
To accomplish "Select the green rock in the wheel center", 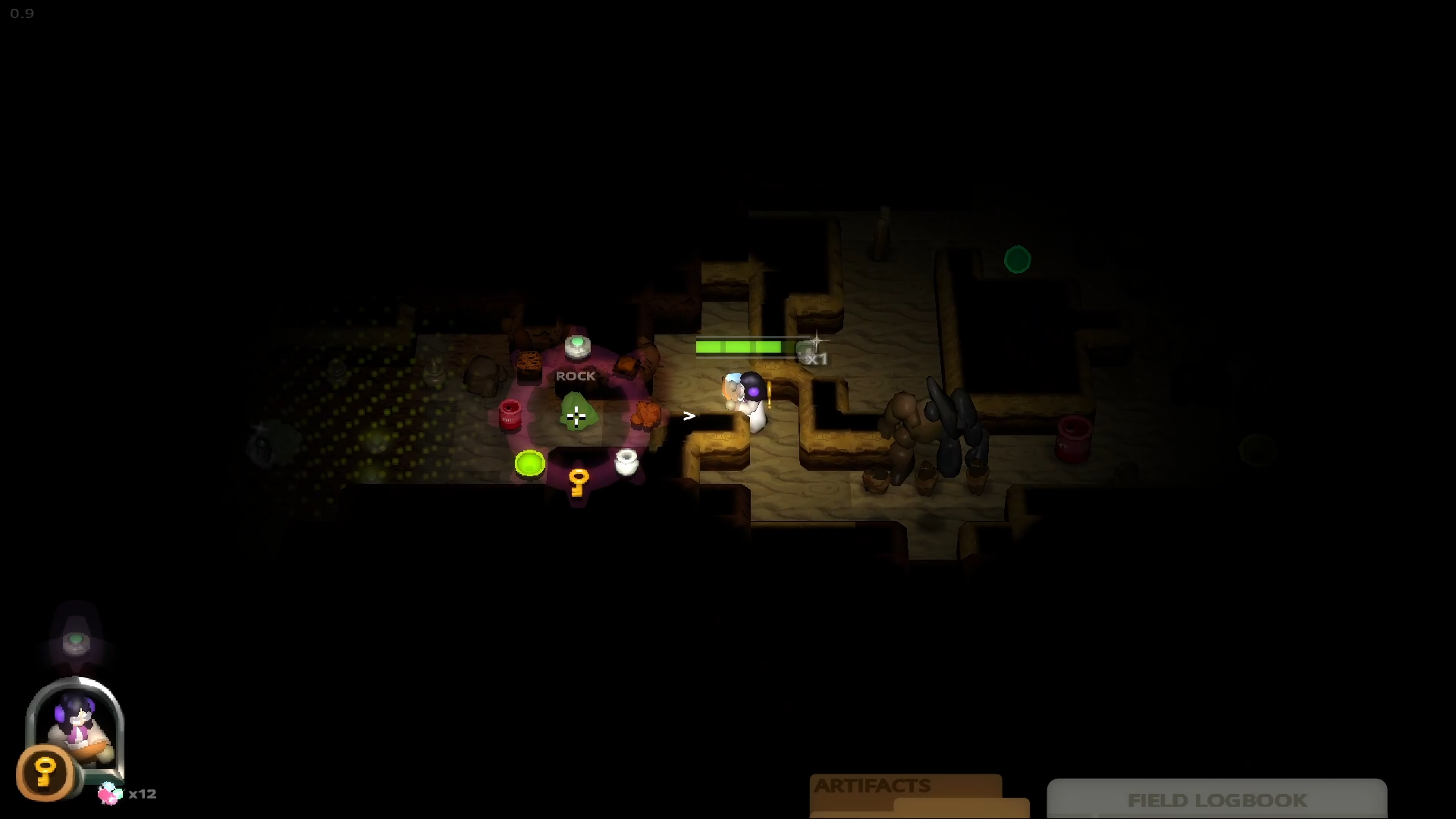I will [576, 413].
